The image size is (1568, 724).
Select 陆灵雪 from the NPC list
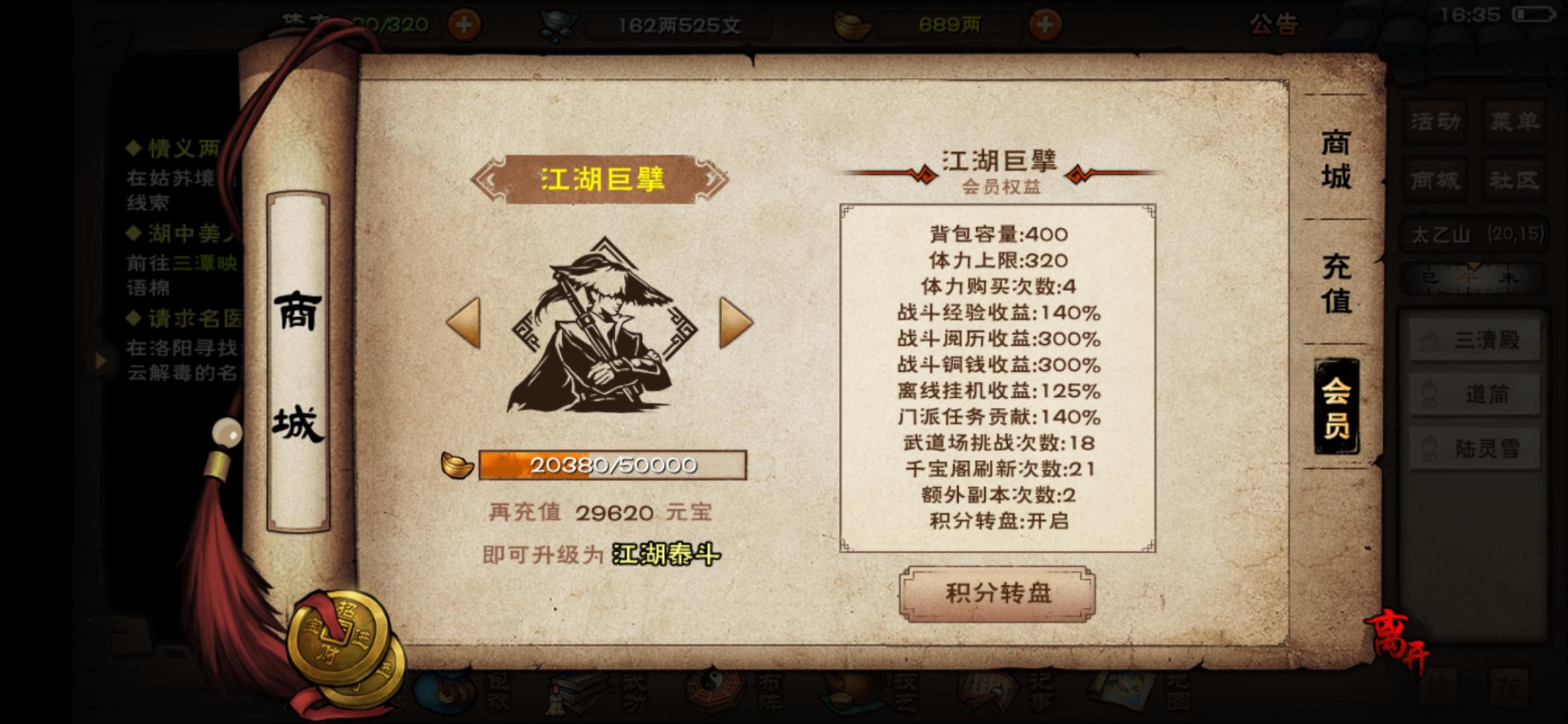1474,448
